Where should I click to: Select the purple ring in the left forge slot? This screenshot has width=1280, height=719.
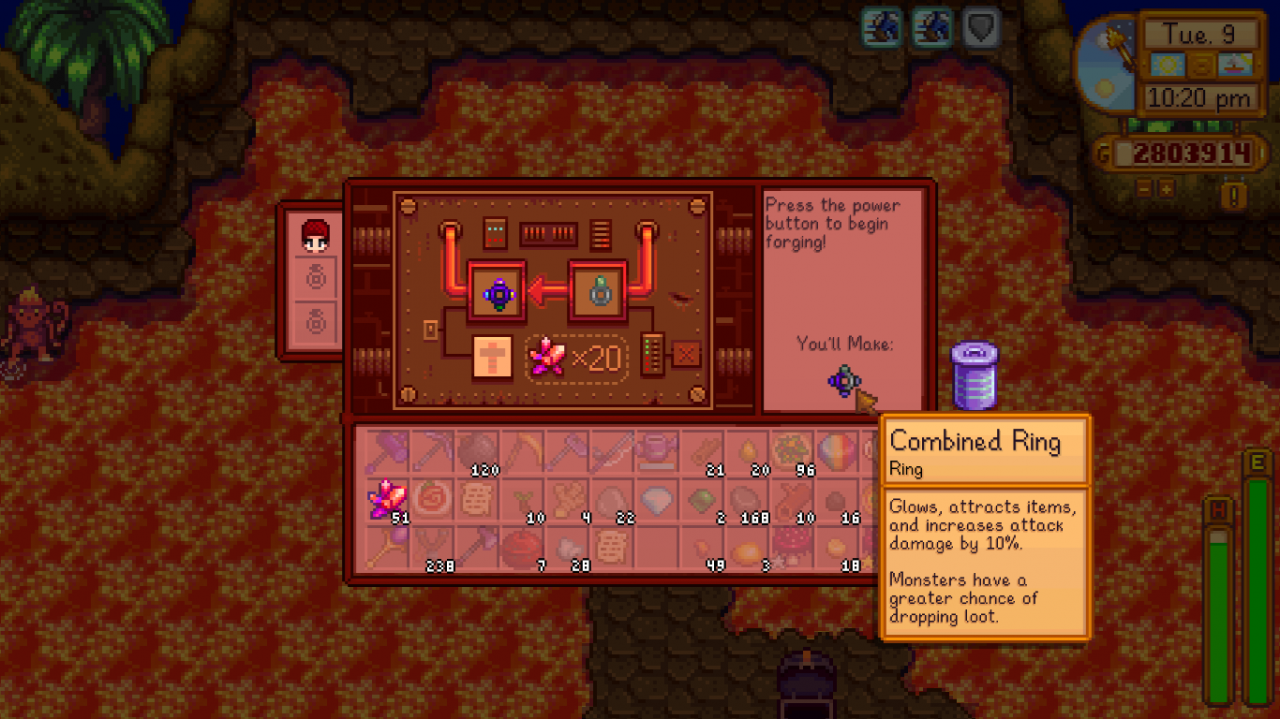[498, 294]
